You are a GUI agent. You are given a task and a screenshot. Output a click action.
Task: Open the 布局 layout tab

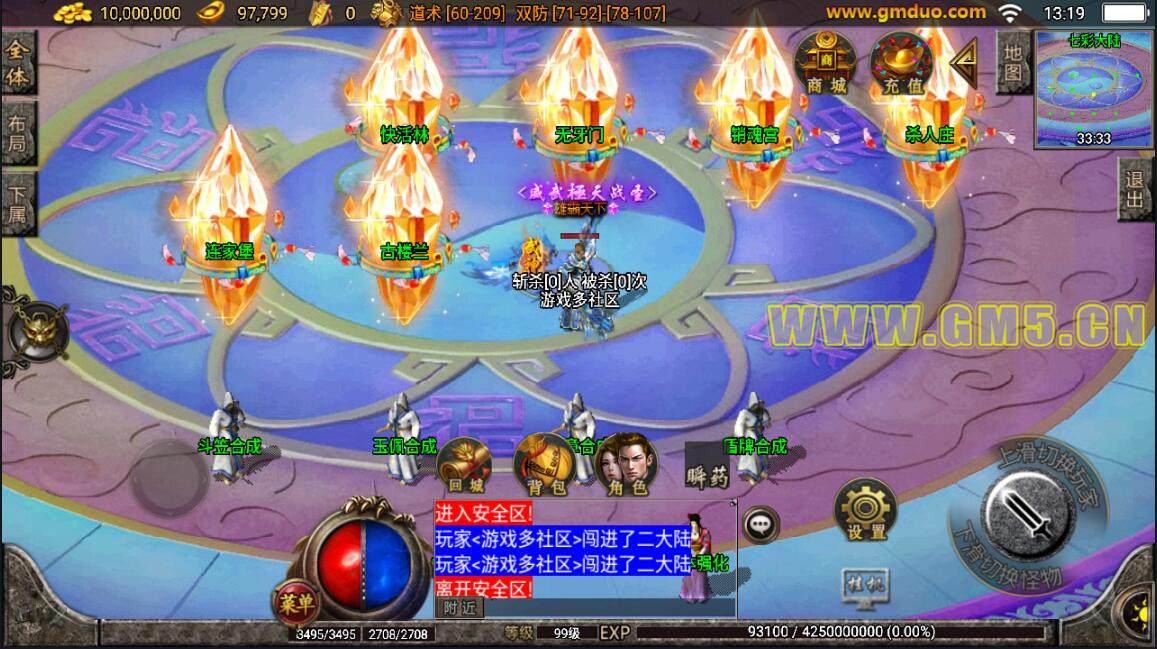click(18, 134)
